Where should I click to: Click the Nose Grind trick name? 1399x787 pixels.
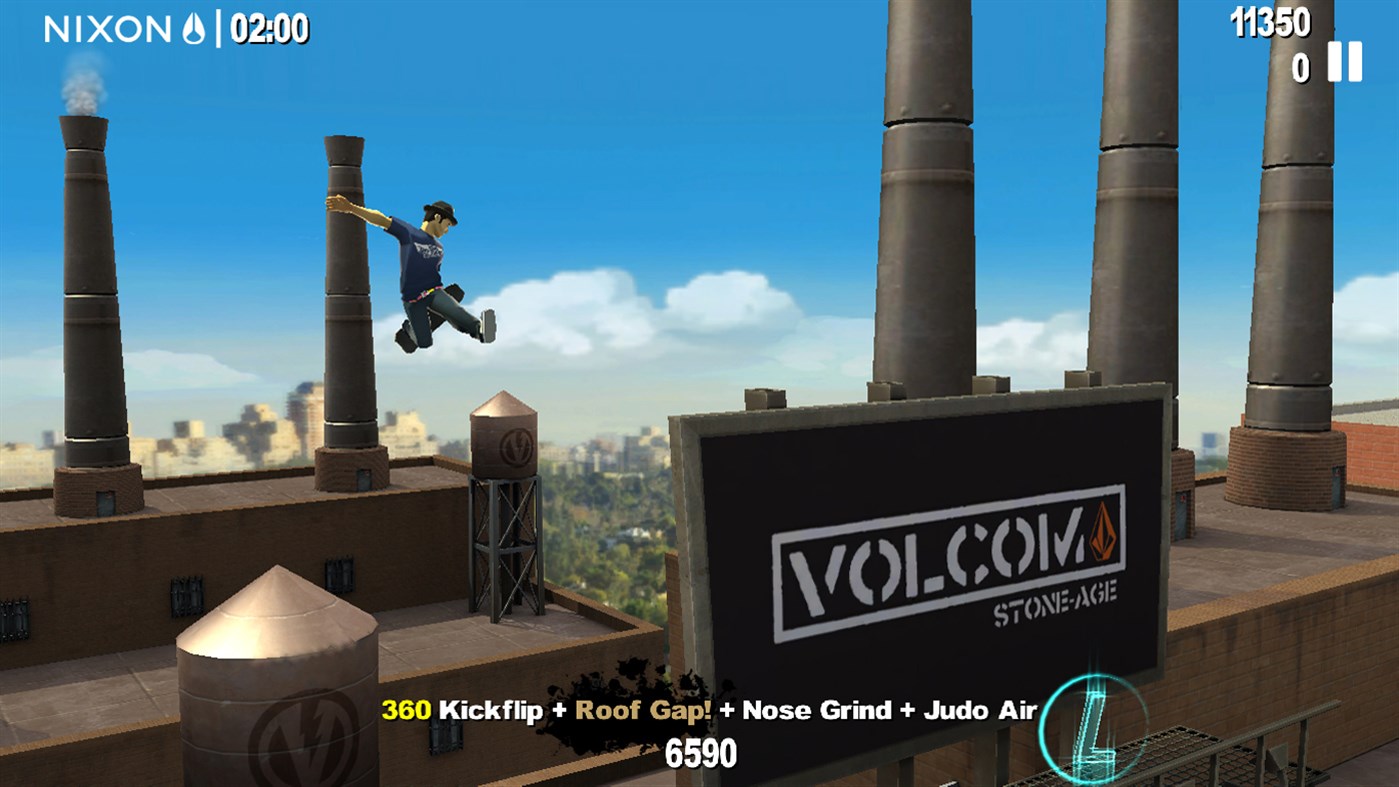816,710
